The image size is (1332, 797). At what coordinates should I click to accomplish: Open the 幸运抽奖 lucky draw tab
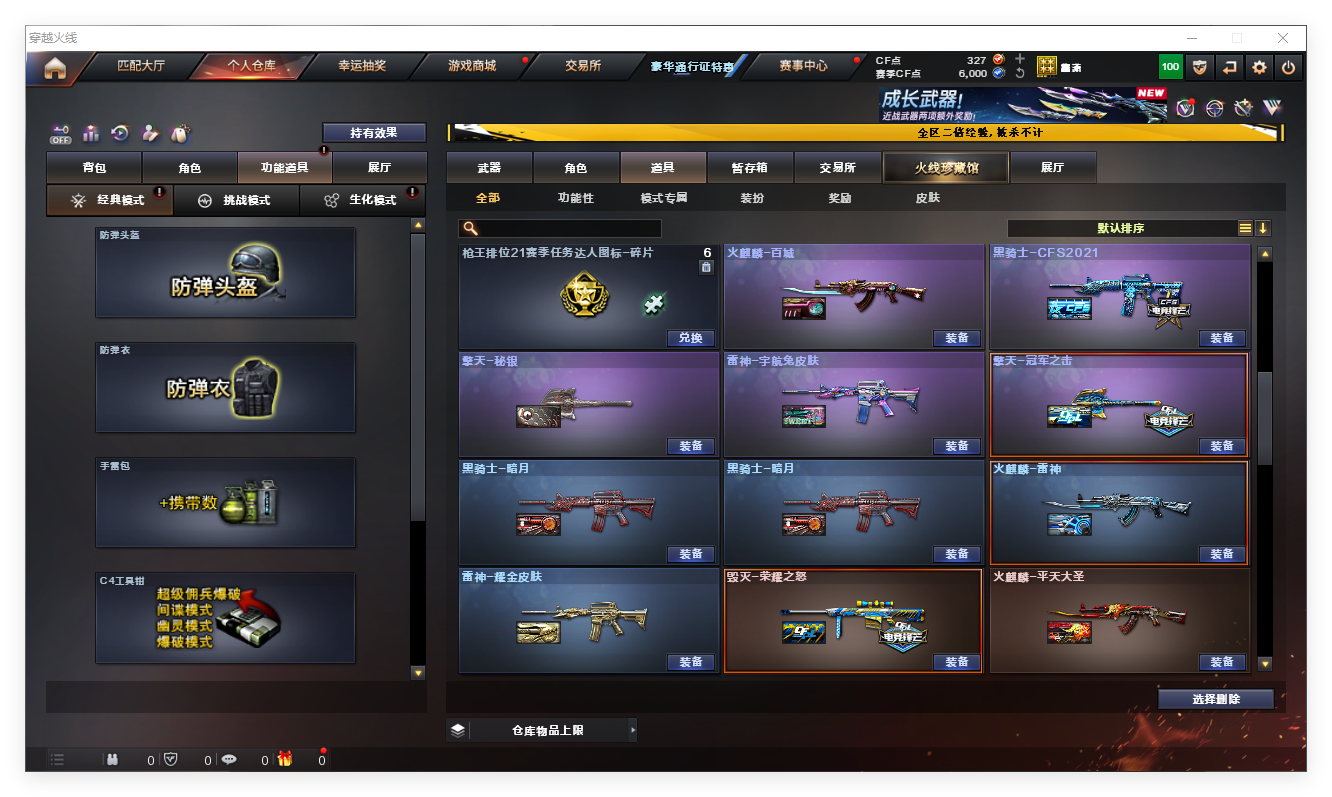361,66
